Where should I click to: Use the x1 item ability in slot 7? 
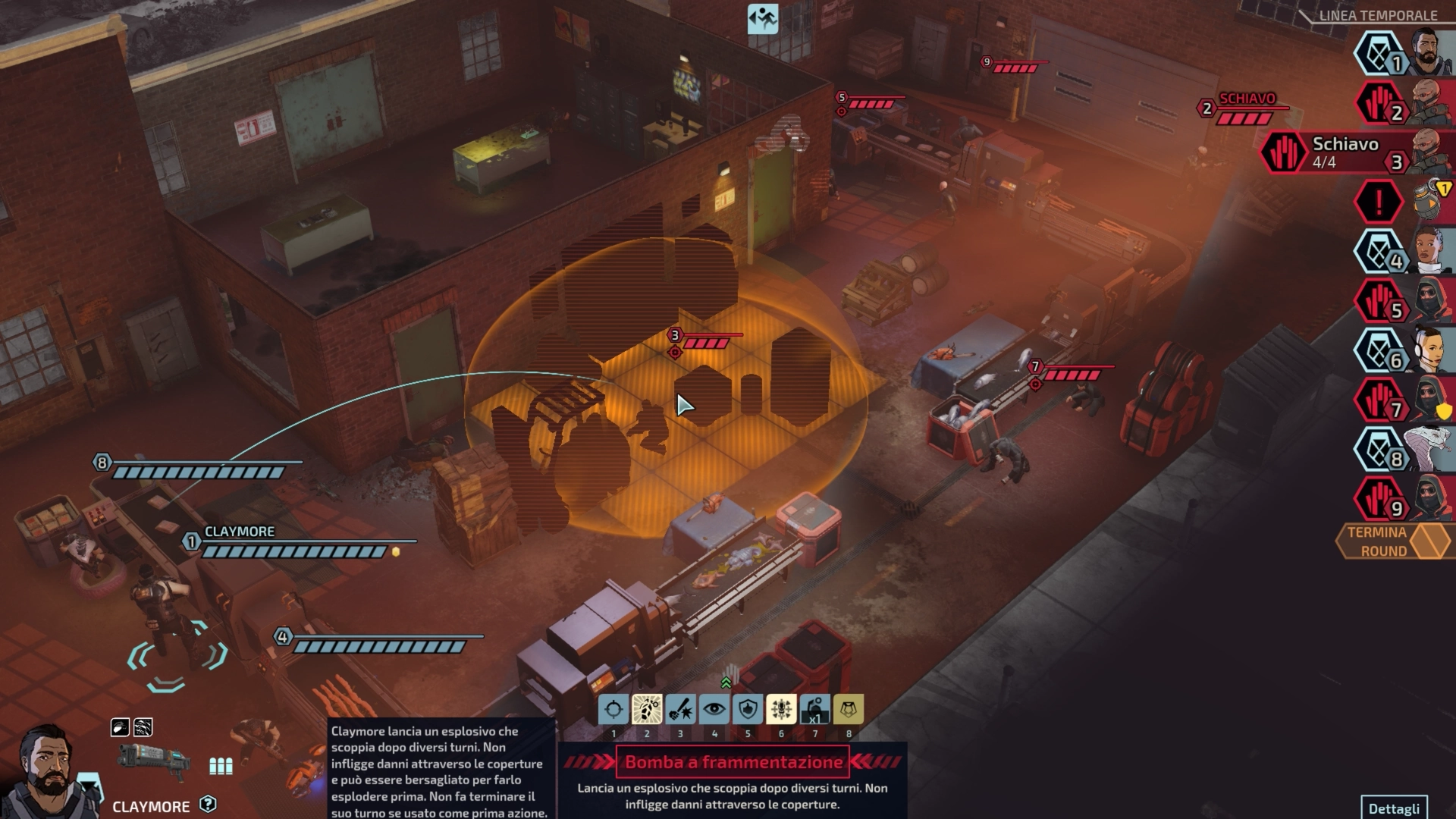(814, 710)
